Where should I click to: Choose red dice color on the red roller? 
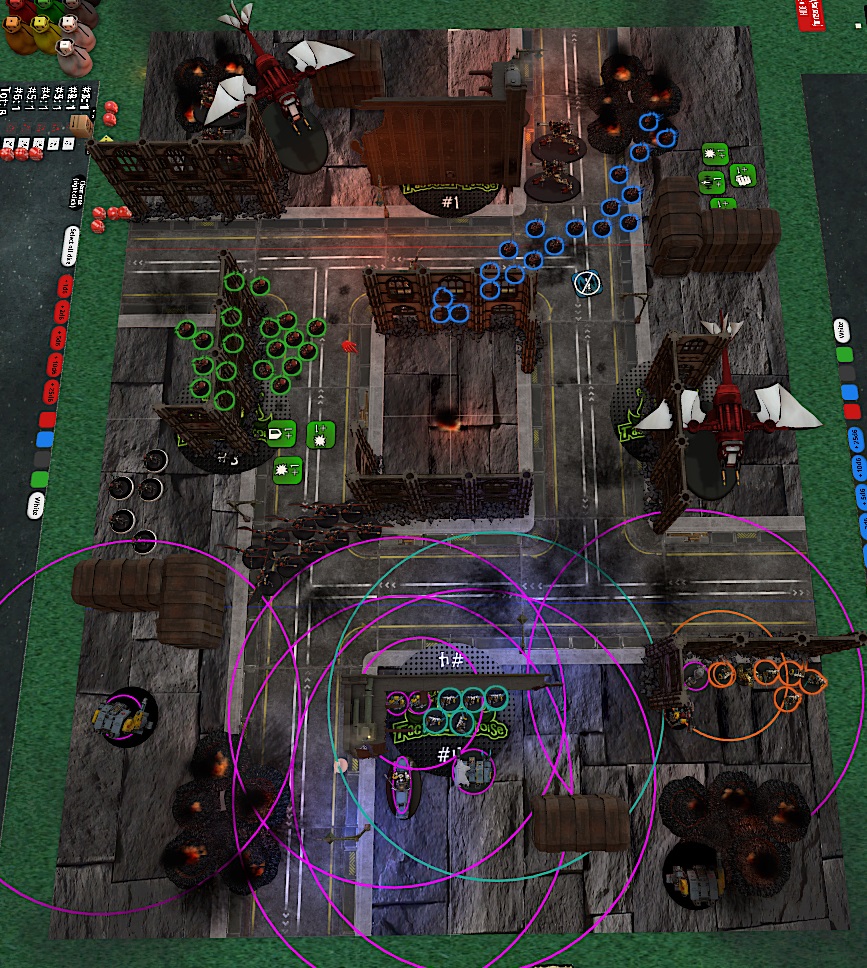tap(46, 419)
